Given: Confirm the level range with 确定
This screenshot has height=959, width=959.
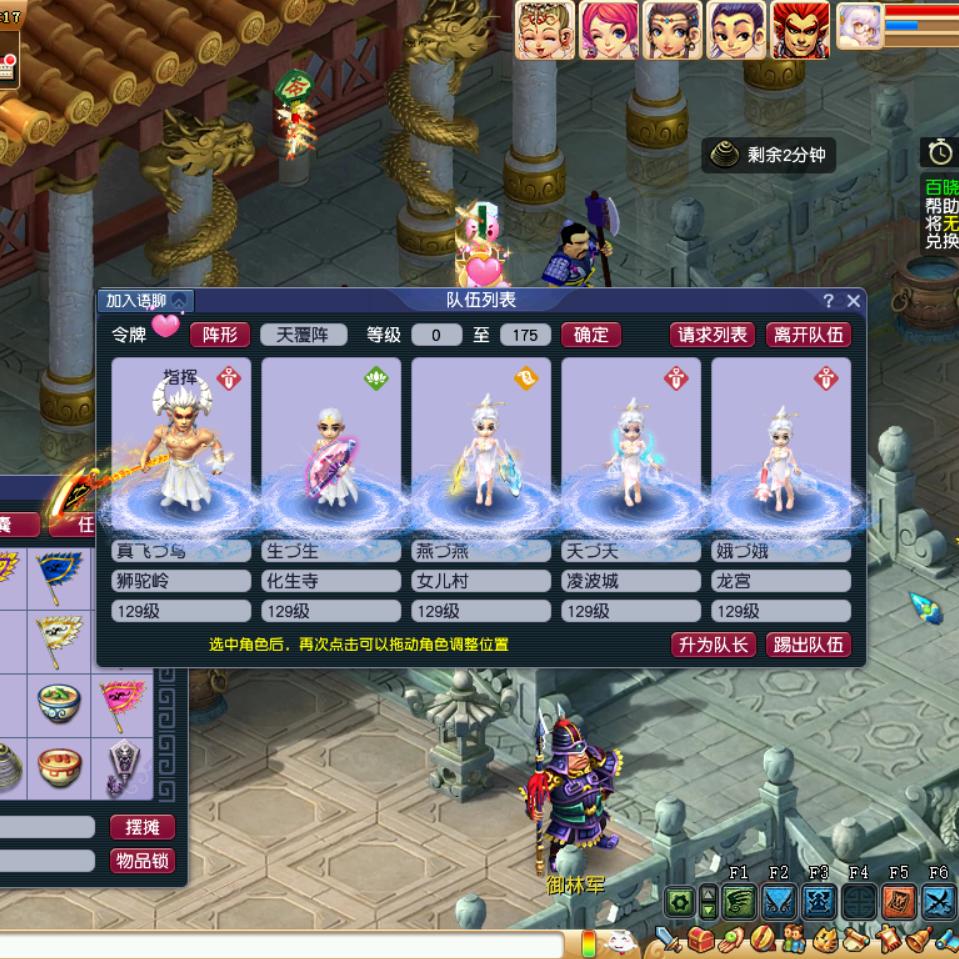Looking at the screenshot, I should tap(591, 334).
